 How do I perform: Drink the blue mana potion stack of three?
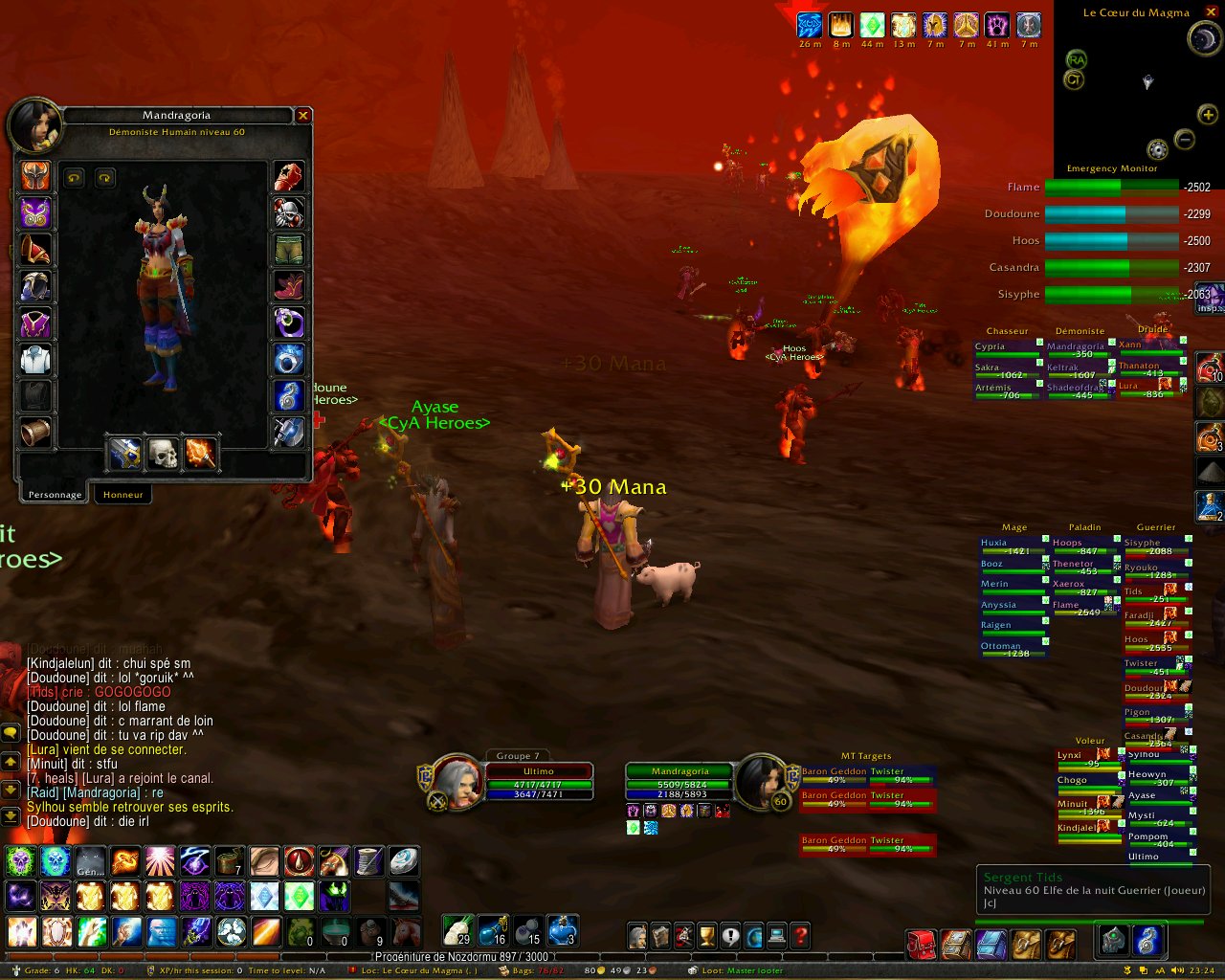pyautogui.click(x=563, y=930)
